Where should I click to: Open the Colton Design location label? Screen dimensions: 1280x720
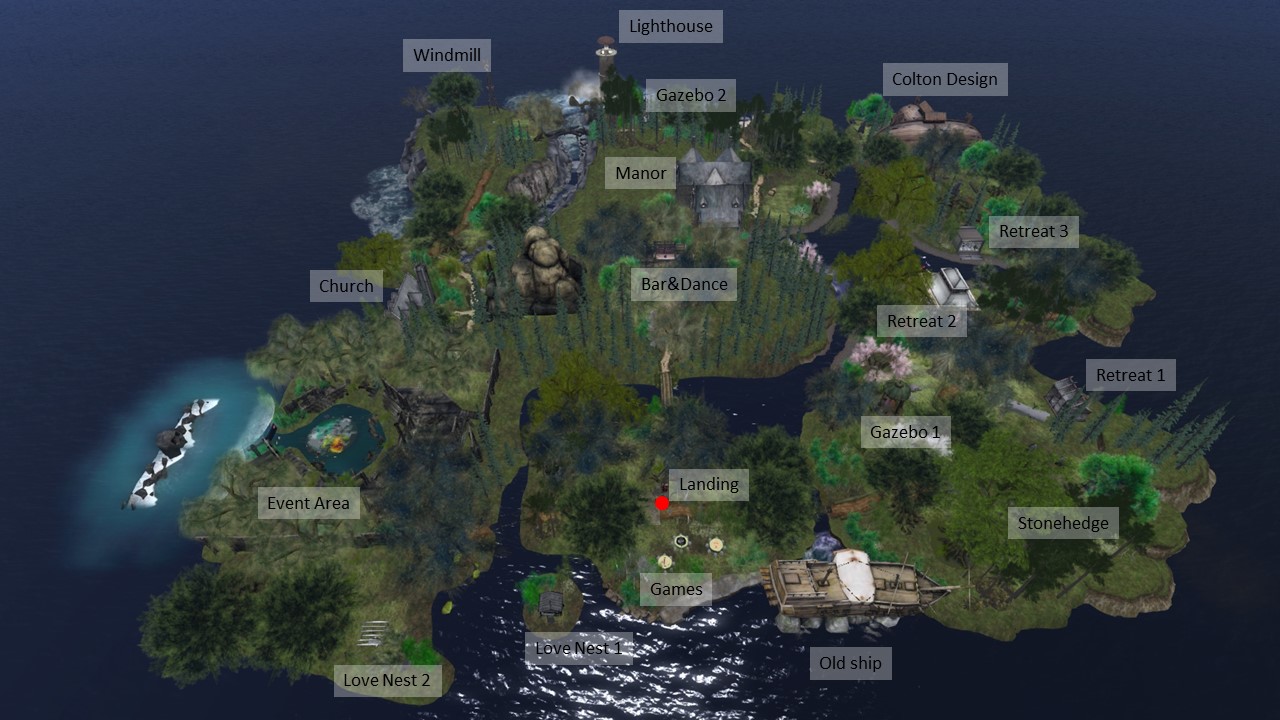click(944, 79)
